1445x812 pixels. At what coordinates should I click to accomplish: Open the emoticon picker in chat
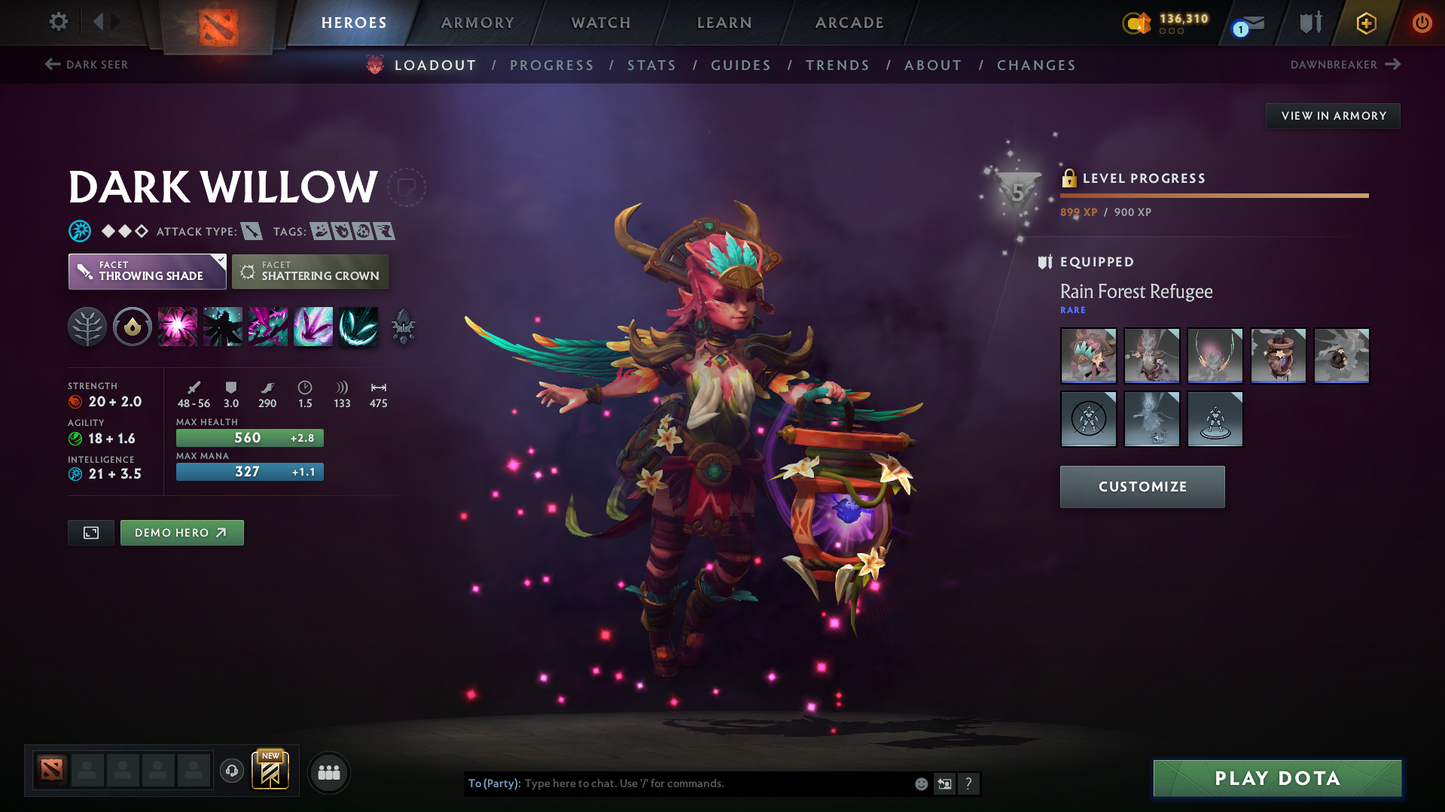[920, 784]
